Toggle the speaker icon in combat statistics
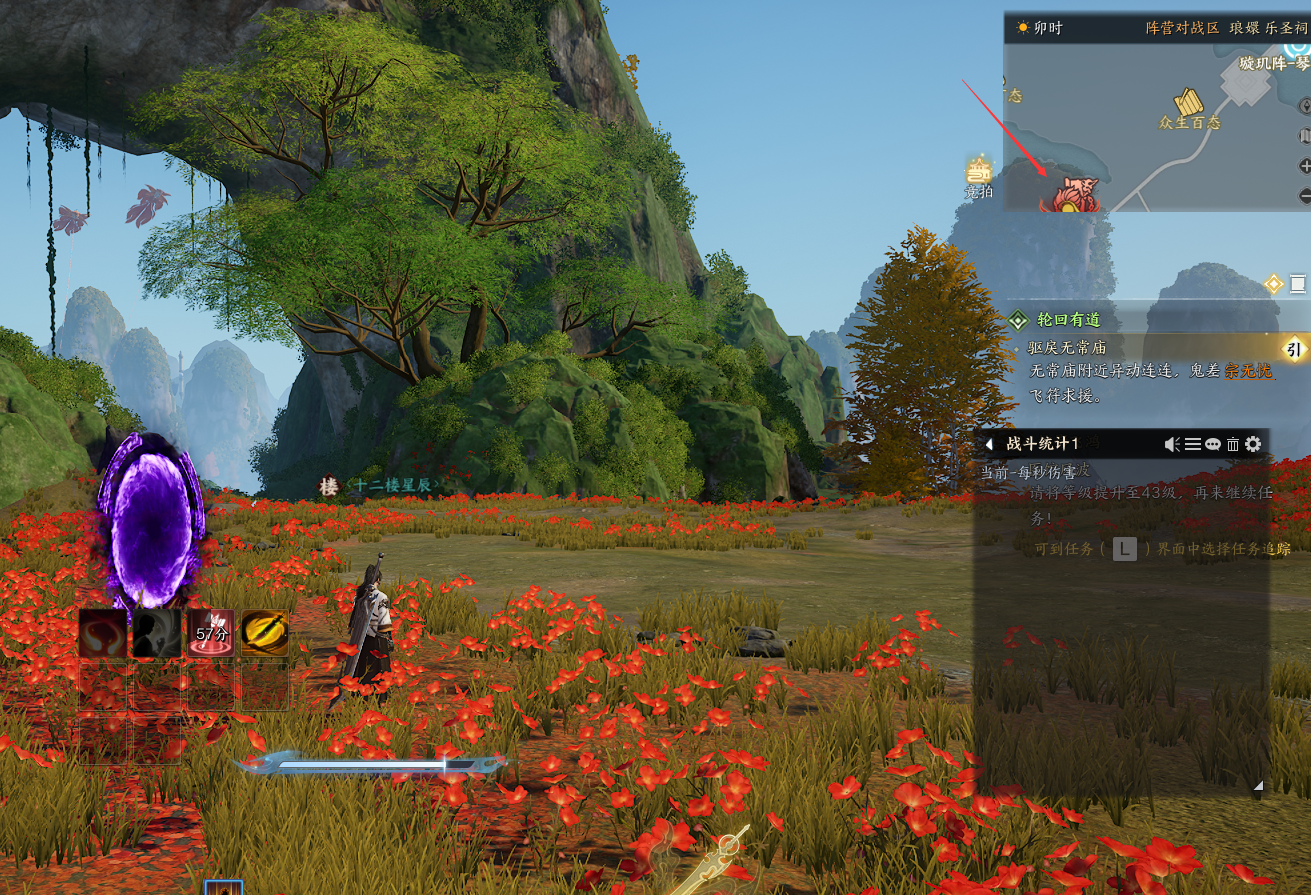The width and height of the screenshot is (1311, 895). coord(1173,444)
